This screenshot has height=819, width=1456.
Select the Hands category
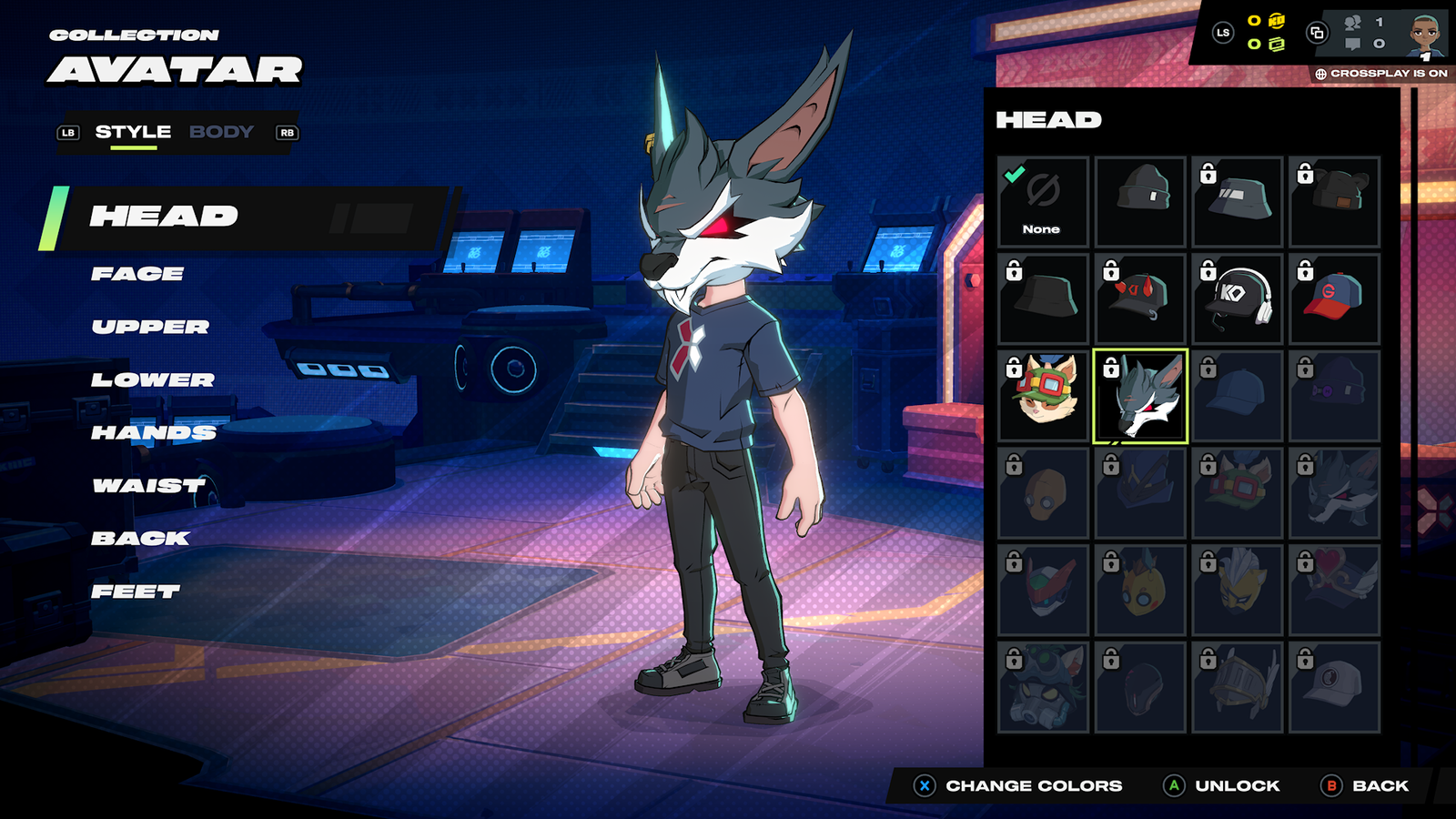point(154,432)
